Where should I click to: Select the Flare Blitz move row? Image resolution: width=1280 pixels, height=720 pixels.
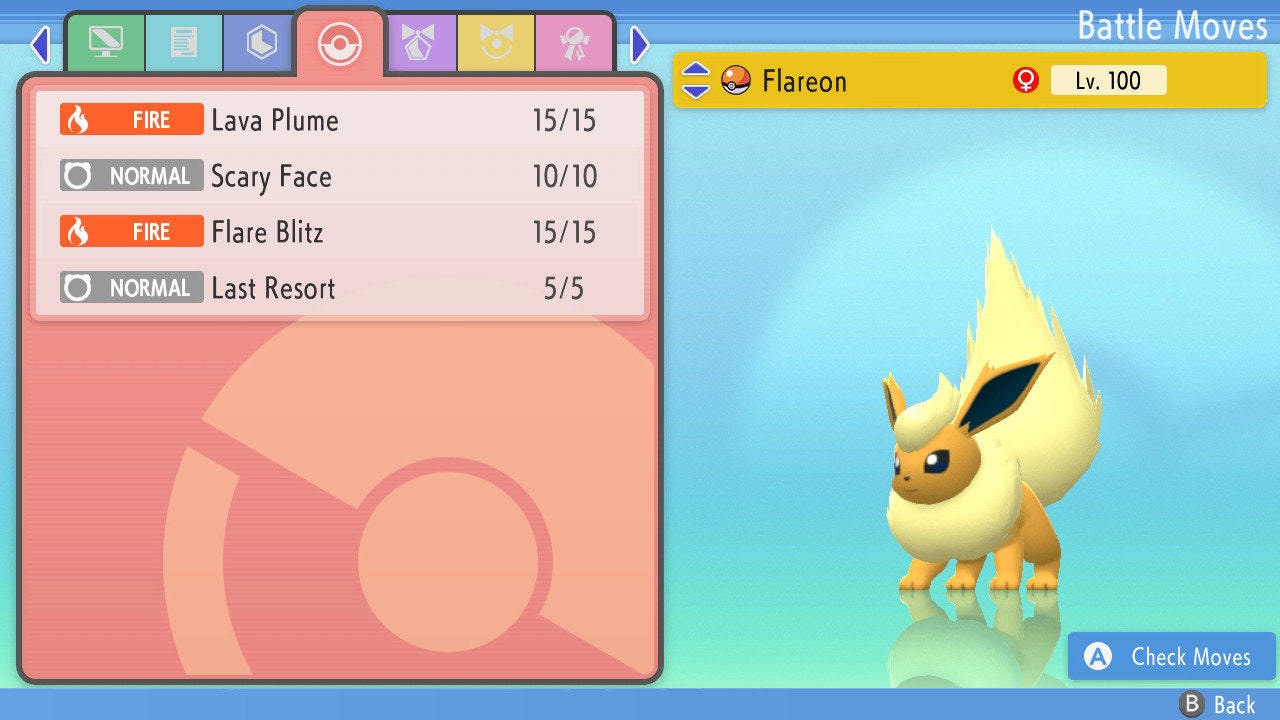coord(340,233)
